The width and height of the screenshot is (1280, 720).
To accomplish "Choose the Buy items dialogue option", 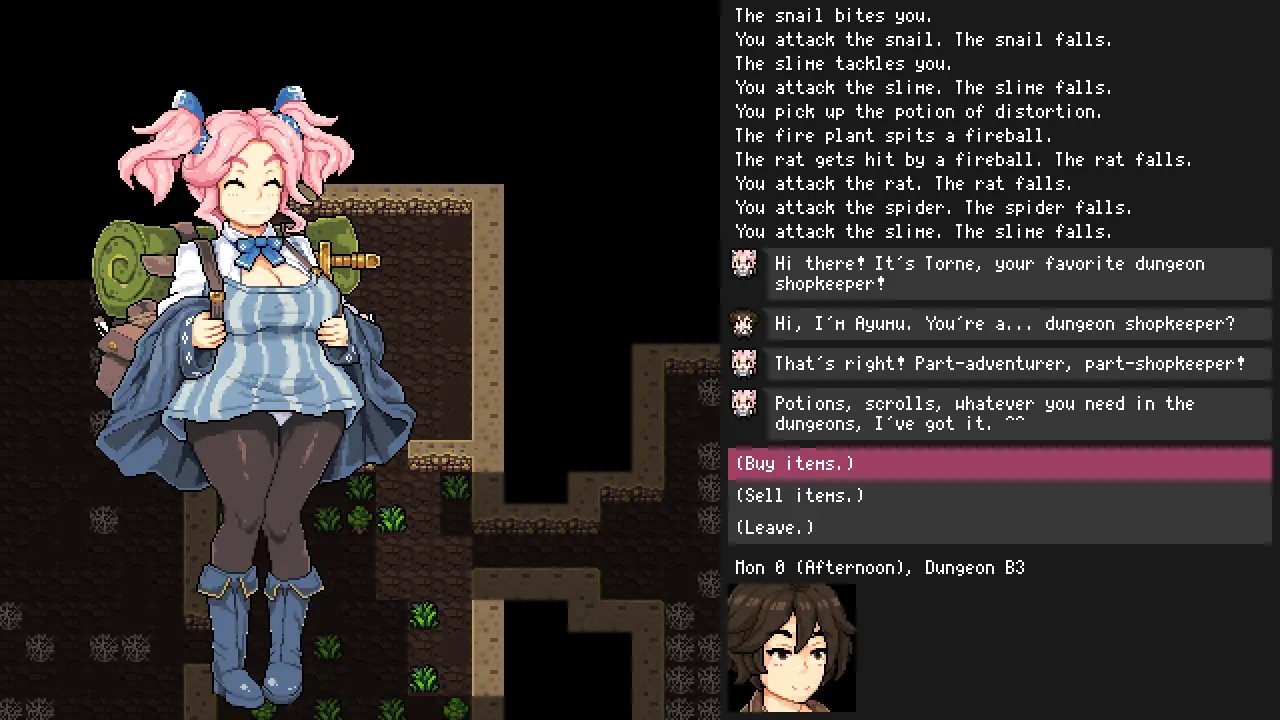I will pos(795,464).
